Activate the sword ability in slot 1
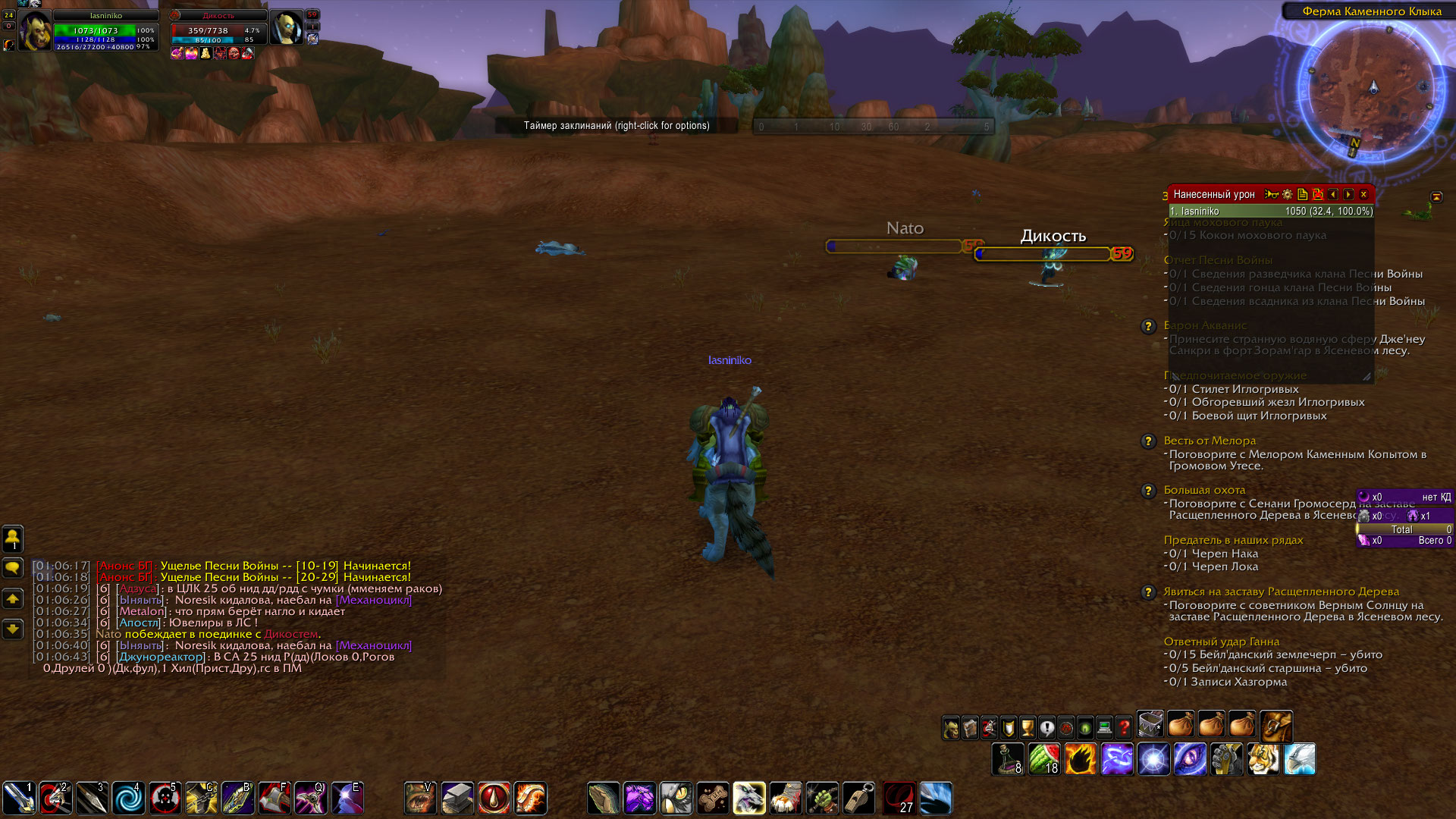 19,799
